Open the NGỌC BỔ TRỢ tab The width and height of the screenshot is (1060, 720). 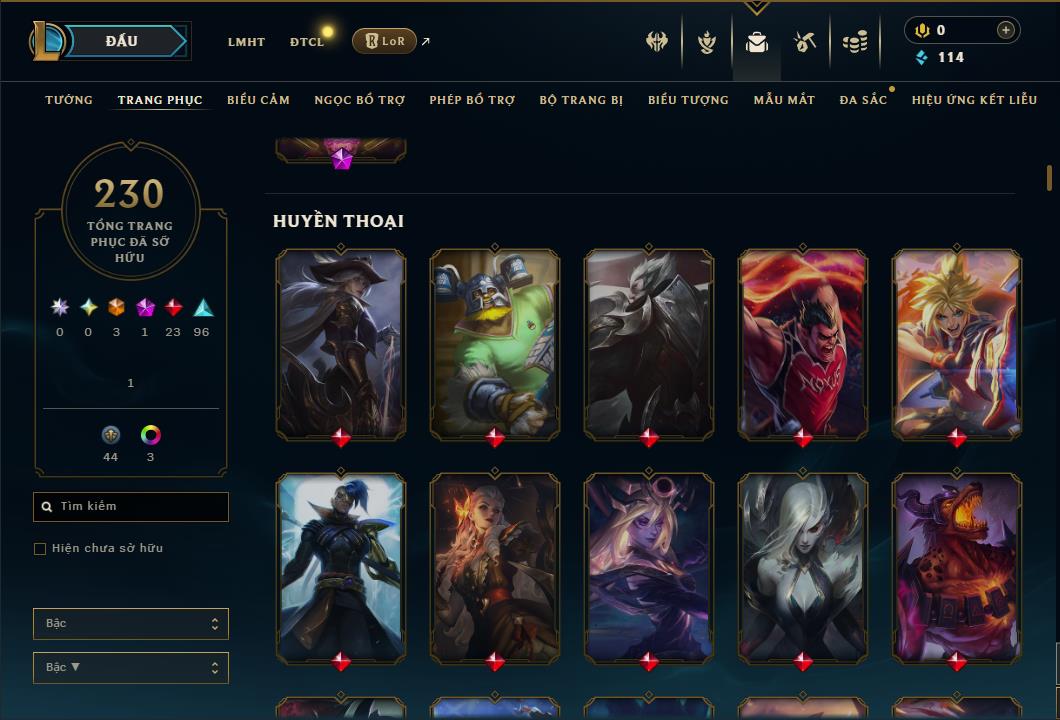click(x=360, y=100)
